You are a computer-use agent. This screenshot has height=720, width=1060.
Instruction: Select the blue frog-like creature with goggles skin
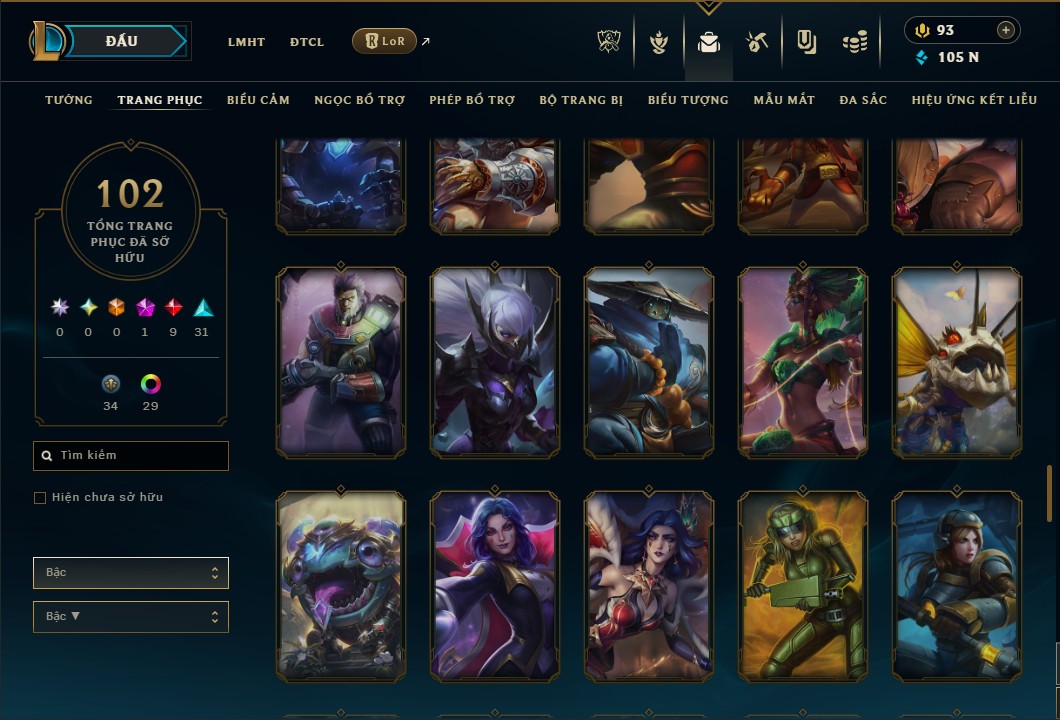341,586
